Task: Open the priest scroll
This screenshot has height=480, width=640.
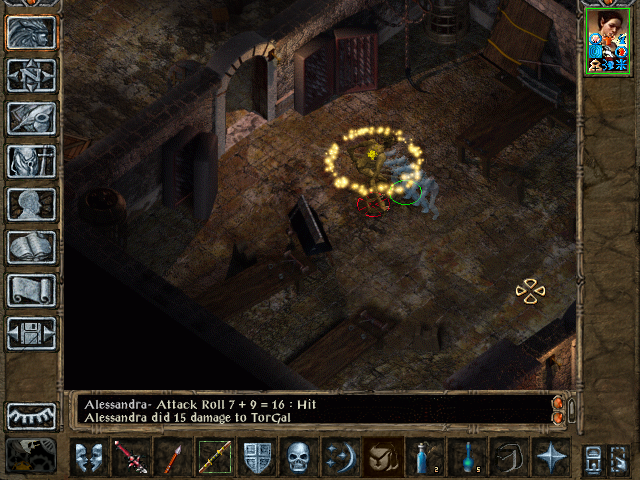Action: pos(32,290)
